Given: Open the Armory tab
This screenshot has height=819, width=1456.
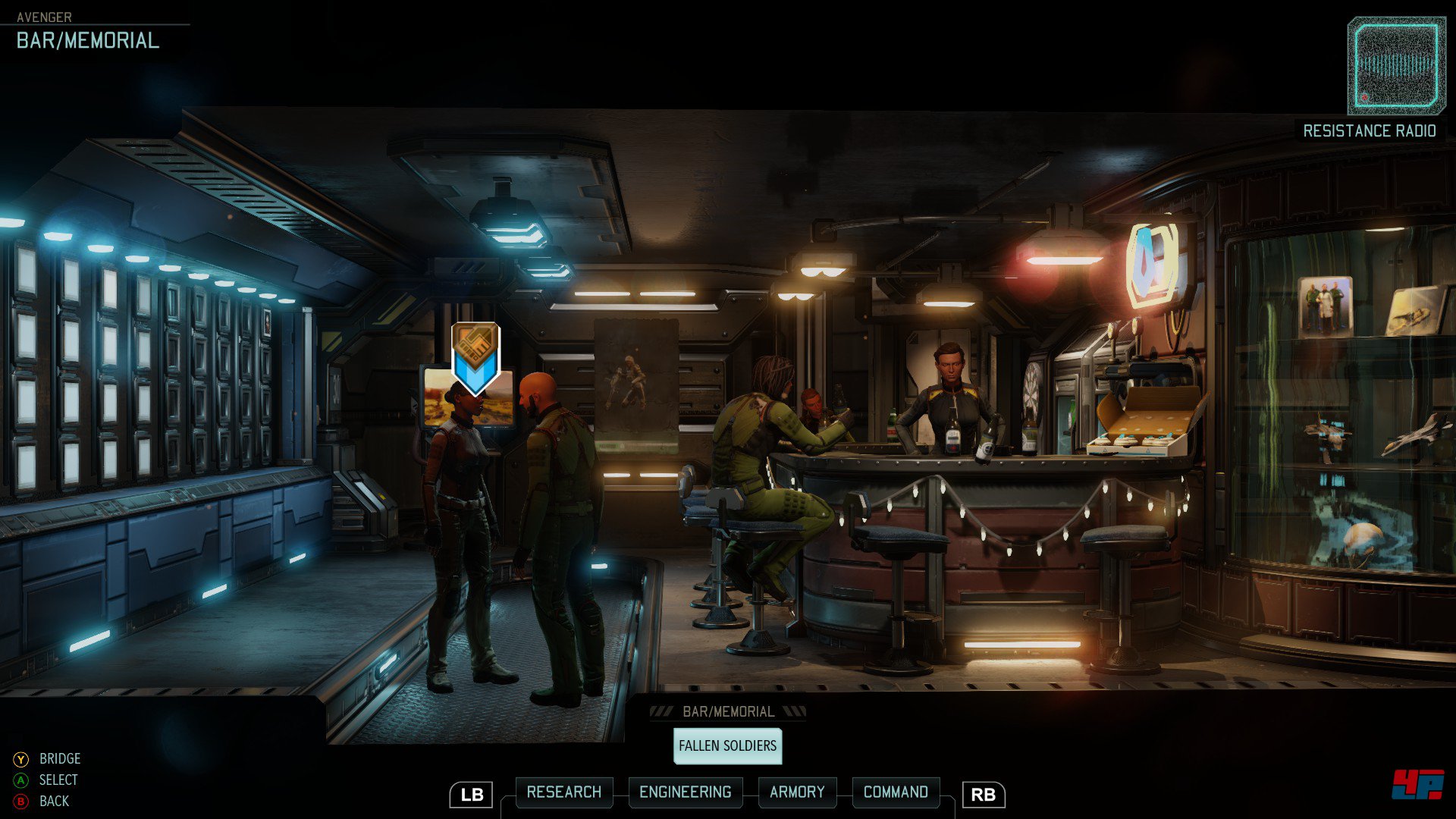Looking at the screenshot, I should pos(797,792).
